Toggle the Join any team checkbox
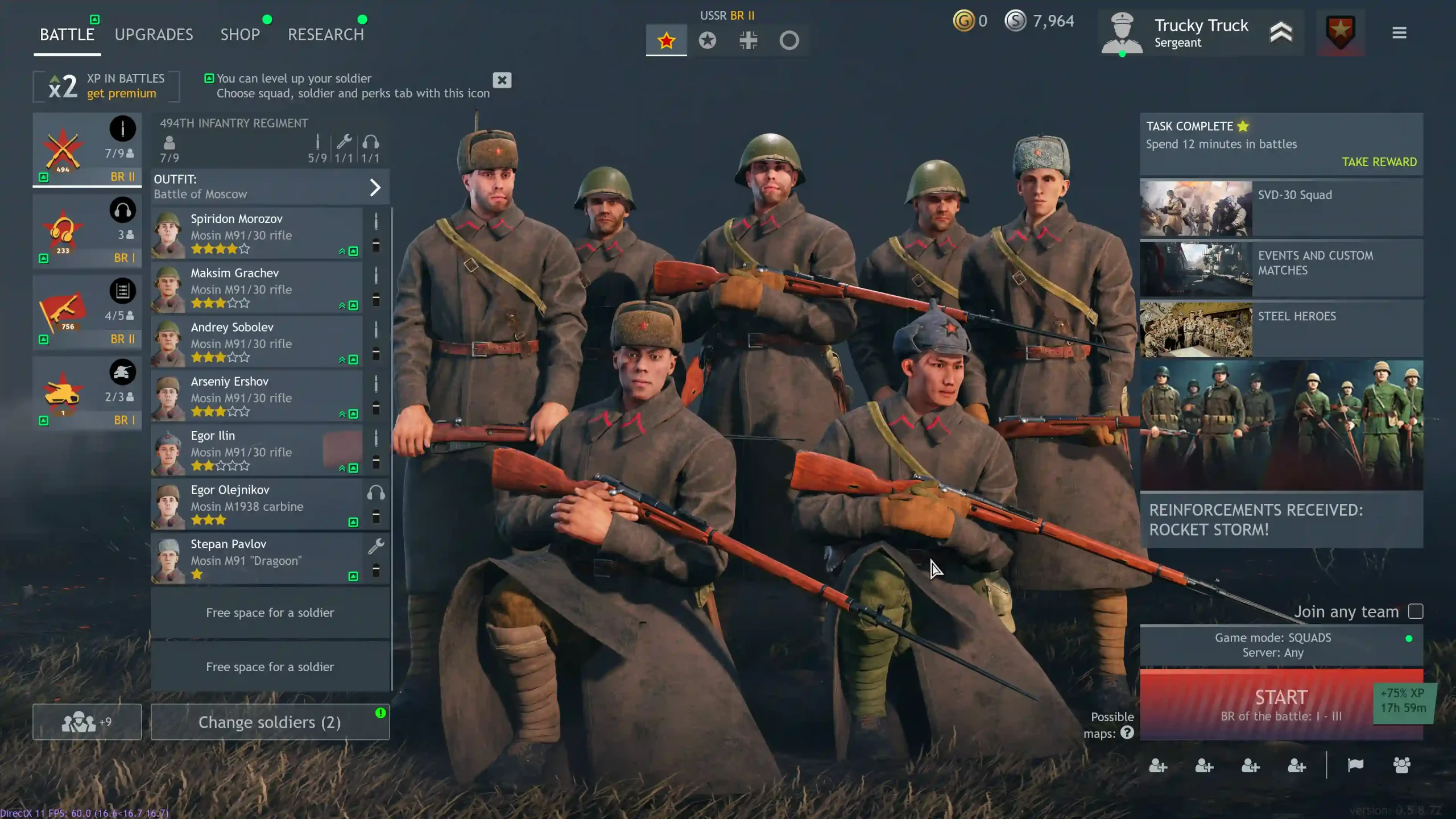The height and width of the screenshot is (819, 1456). coord(1415,611)
